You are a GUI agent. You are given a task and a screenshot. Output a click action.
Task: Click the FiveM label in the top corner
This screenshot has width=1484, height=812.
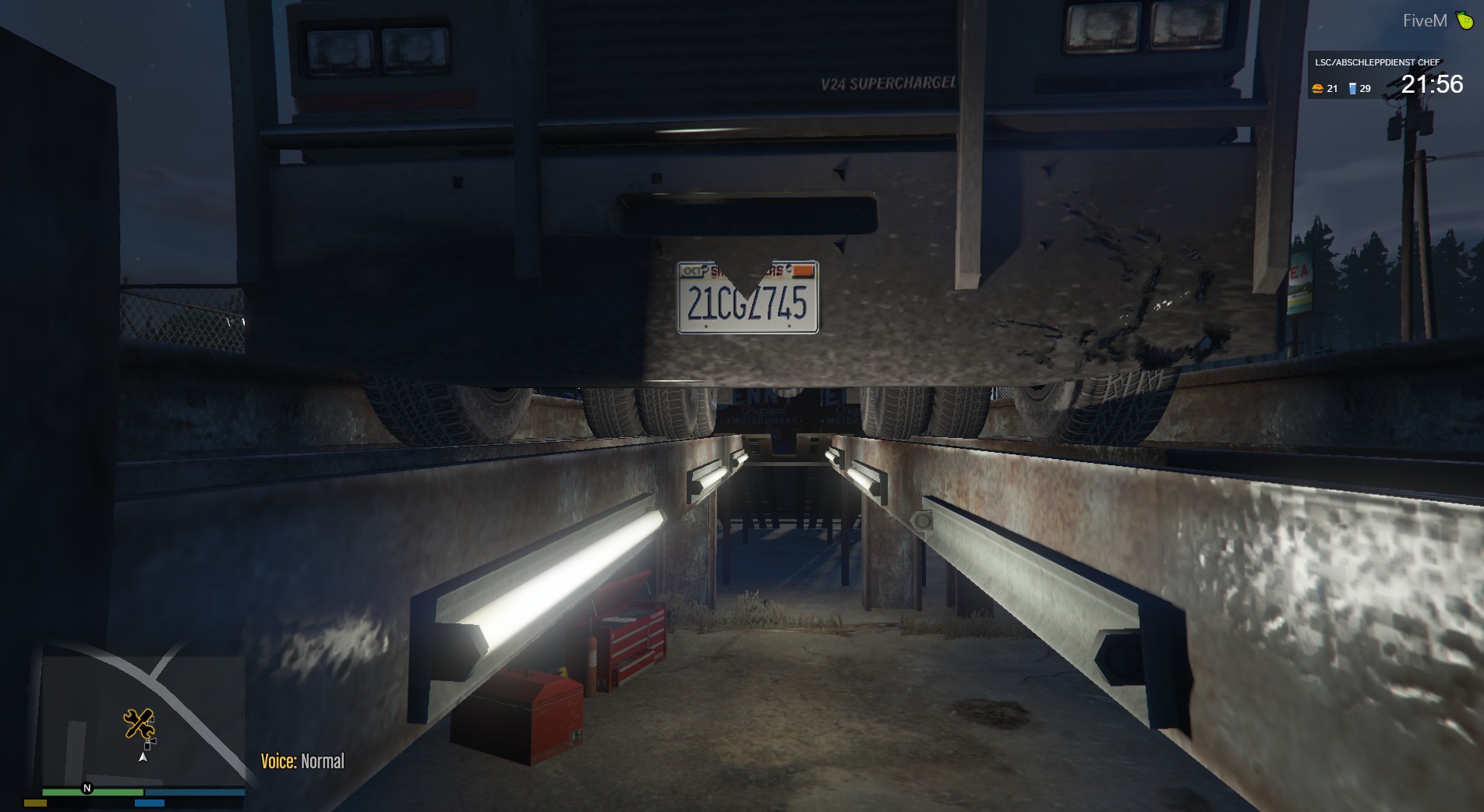point(1426,19)
